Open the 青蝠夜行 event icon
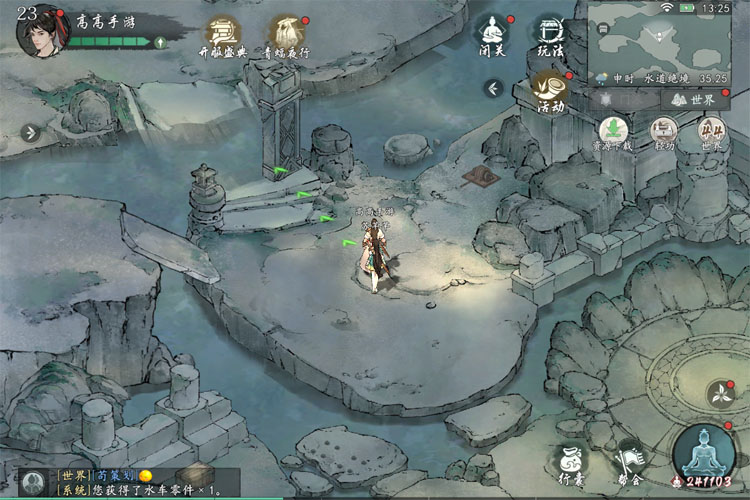 coord(287,36)
